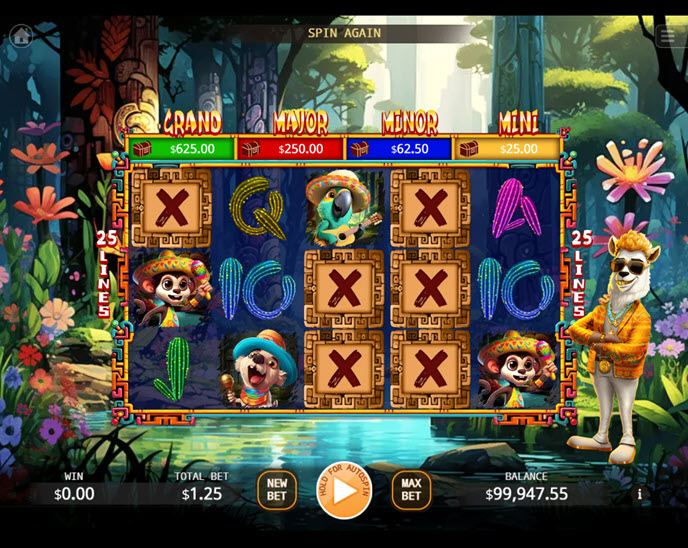Open the New Bet selector

pyautogui.click(x=277, y=490)
